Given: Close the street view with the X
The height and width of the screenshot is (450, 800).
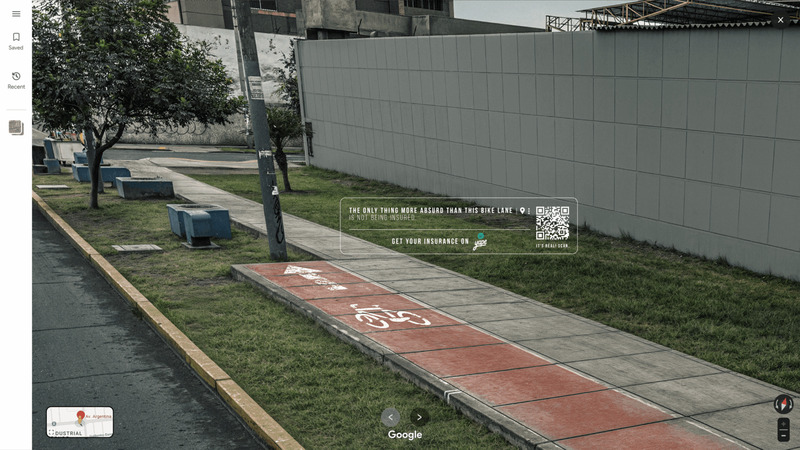Looking at the screenshot, I should pyautogui.click(x=781, y=20).
